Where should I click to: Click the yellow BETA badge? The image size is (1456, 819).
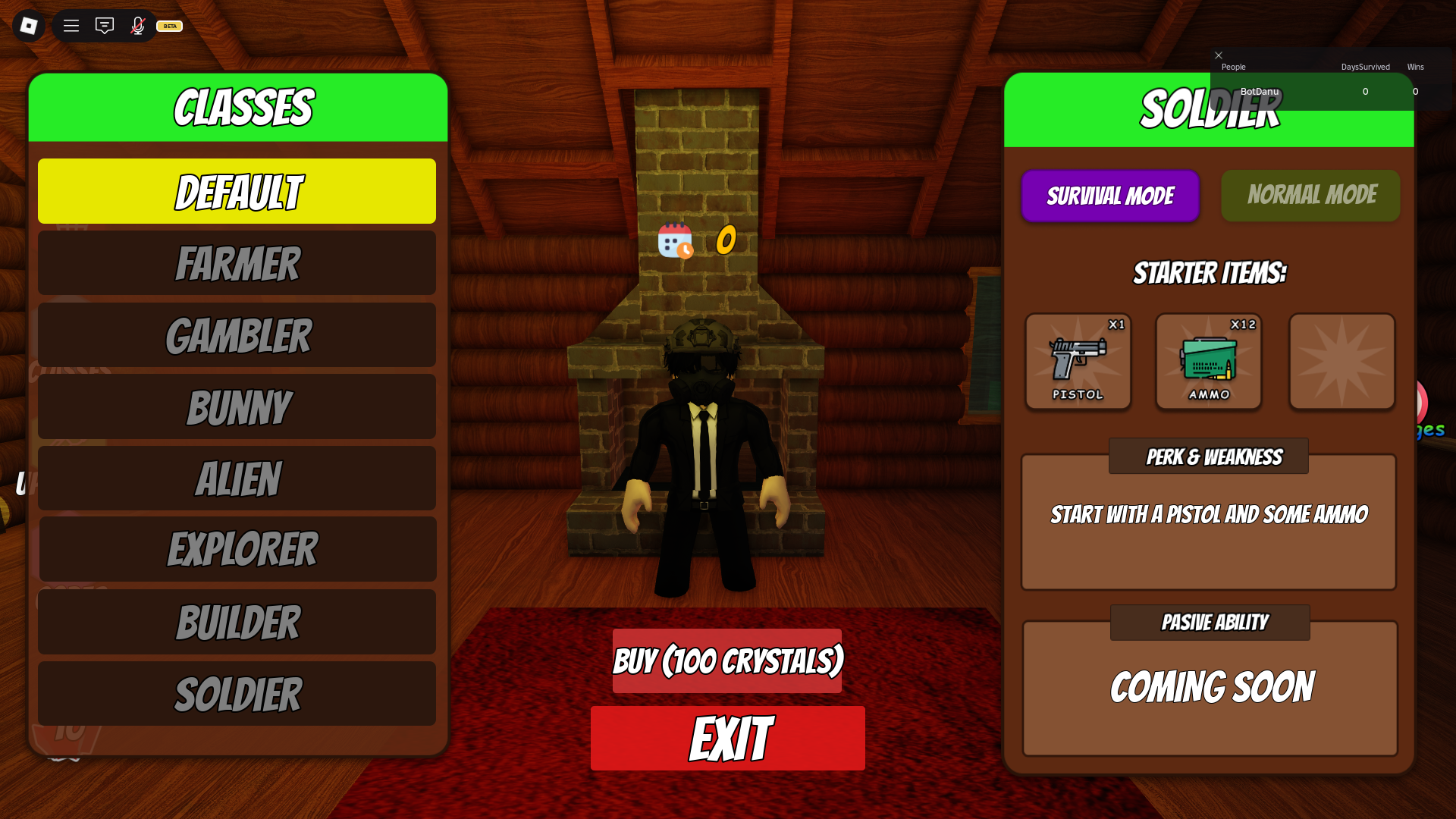tap(168, 26)
